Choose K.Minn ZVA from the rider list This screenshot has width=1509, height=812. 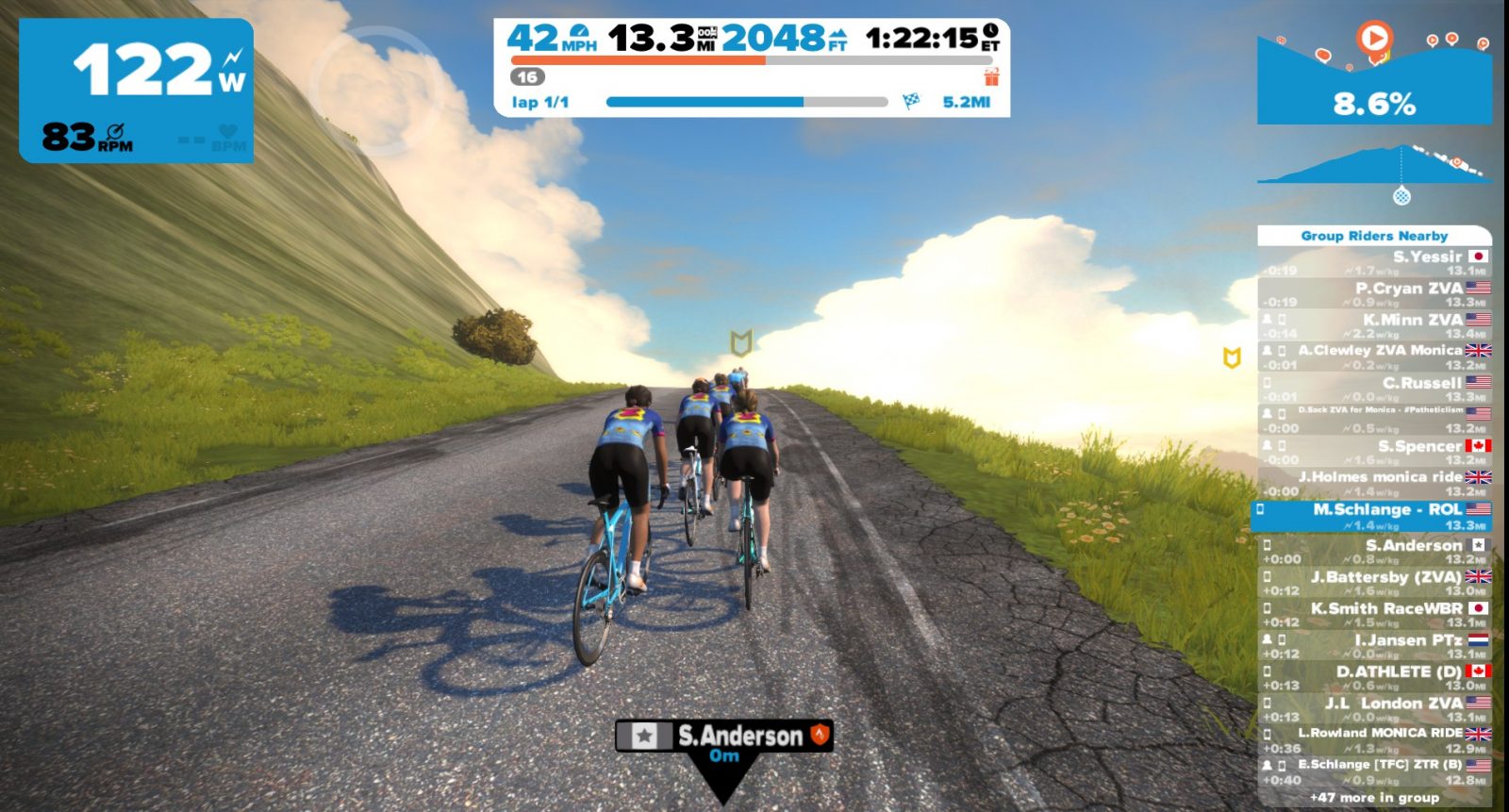coord(1374,326)
